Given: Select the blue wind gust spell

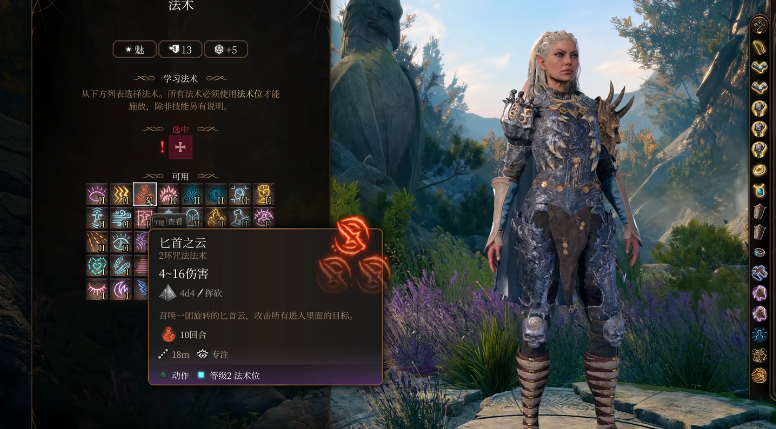Looking at the screenshot, I should pos(121,218).
